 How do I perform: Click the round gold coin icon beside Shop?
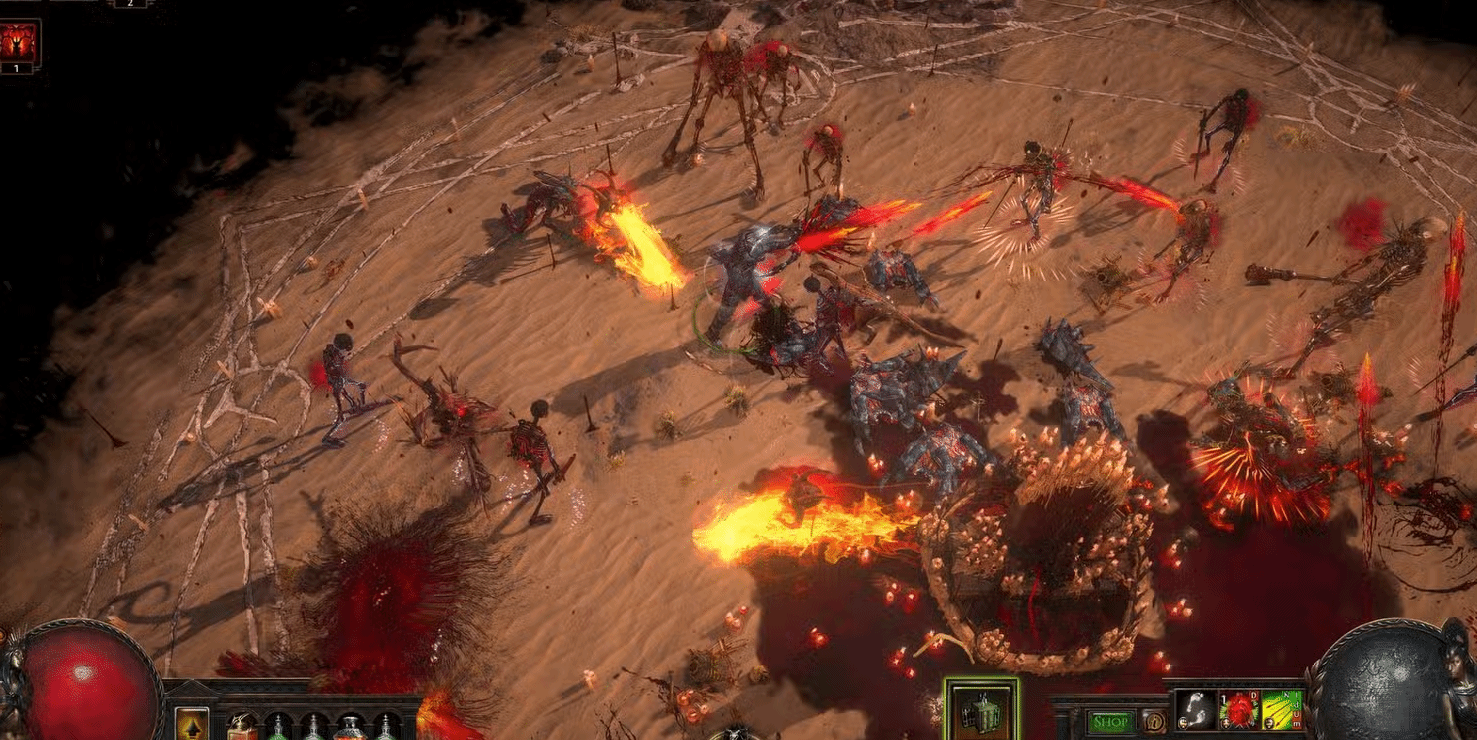pyautogui.click(x=1154, y=720)
